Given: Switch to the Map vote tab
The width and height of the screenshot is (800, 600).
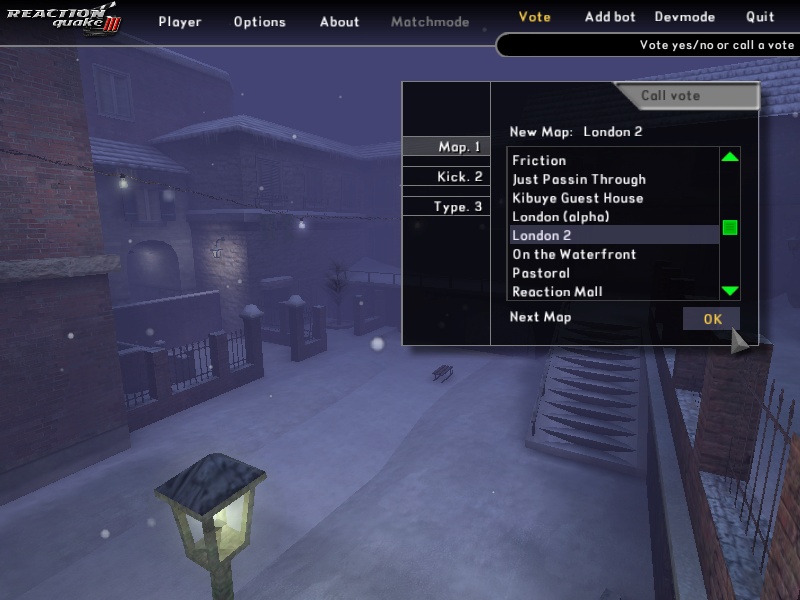Looking at the screenshot, I should tap(446, 147).
